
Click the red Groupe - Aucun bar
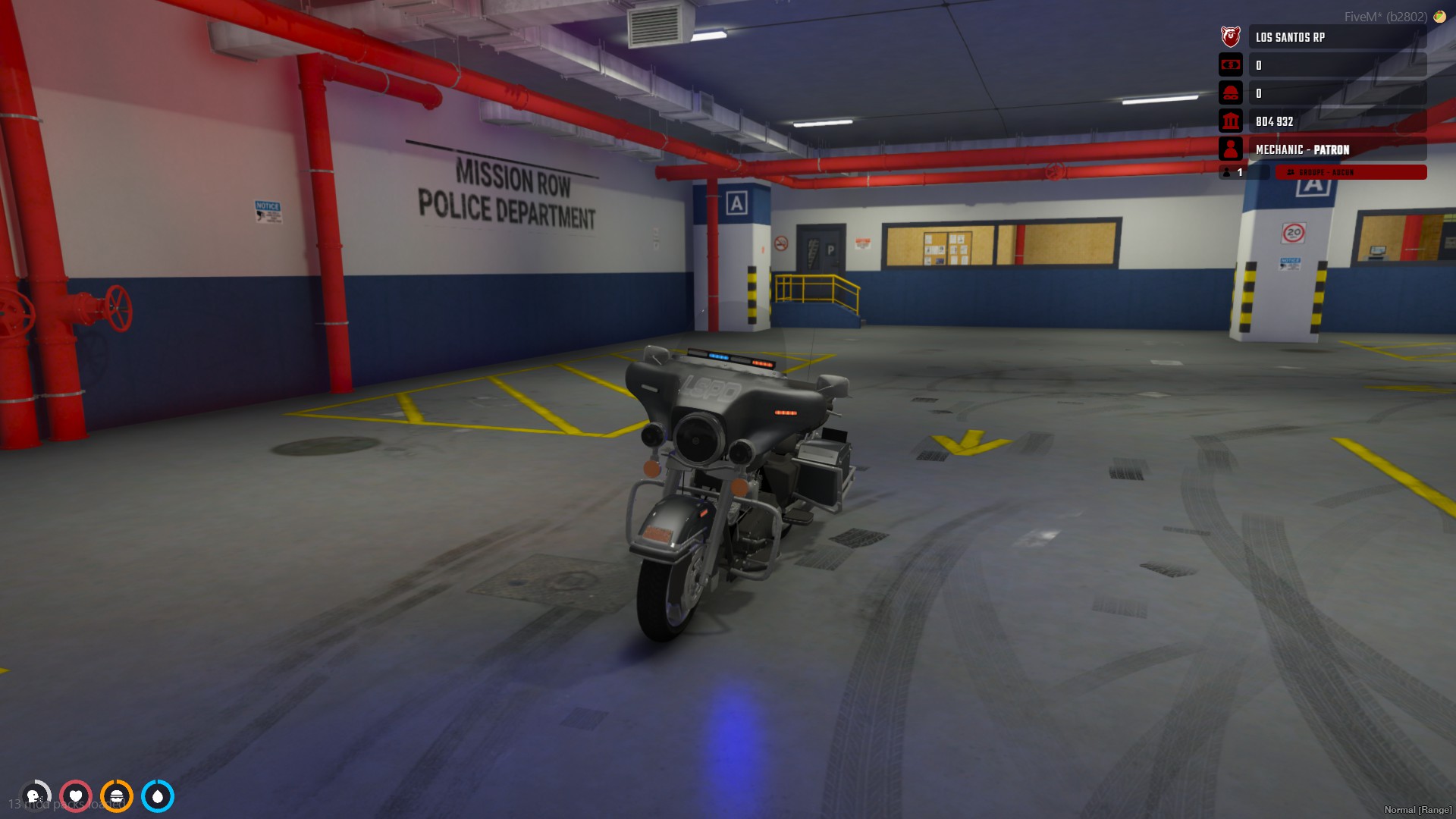click(x=1350, y=173)
